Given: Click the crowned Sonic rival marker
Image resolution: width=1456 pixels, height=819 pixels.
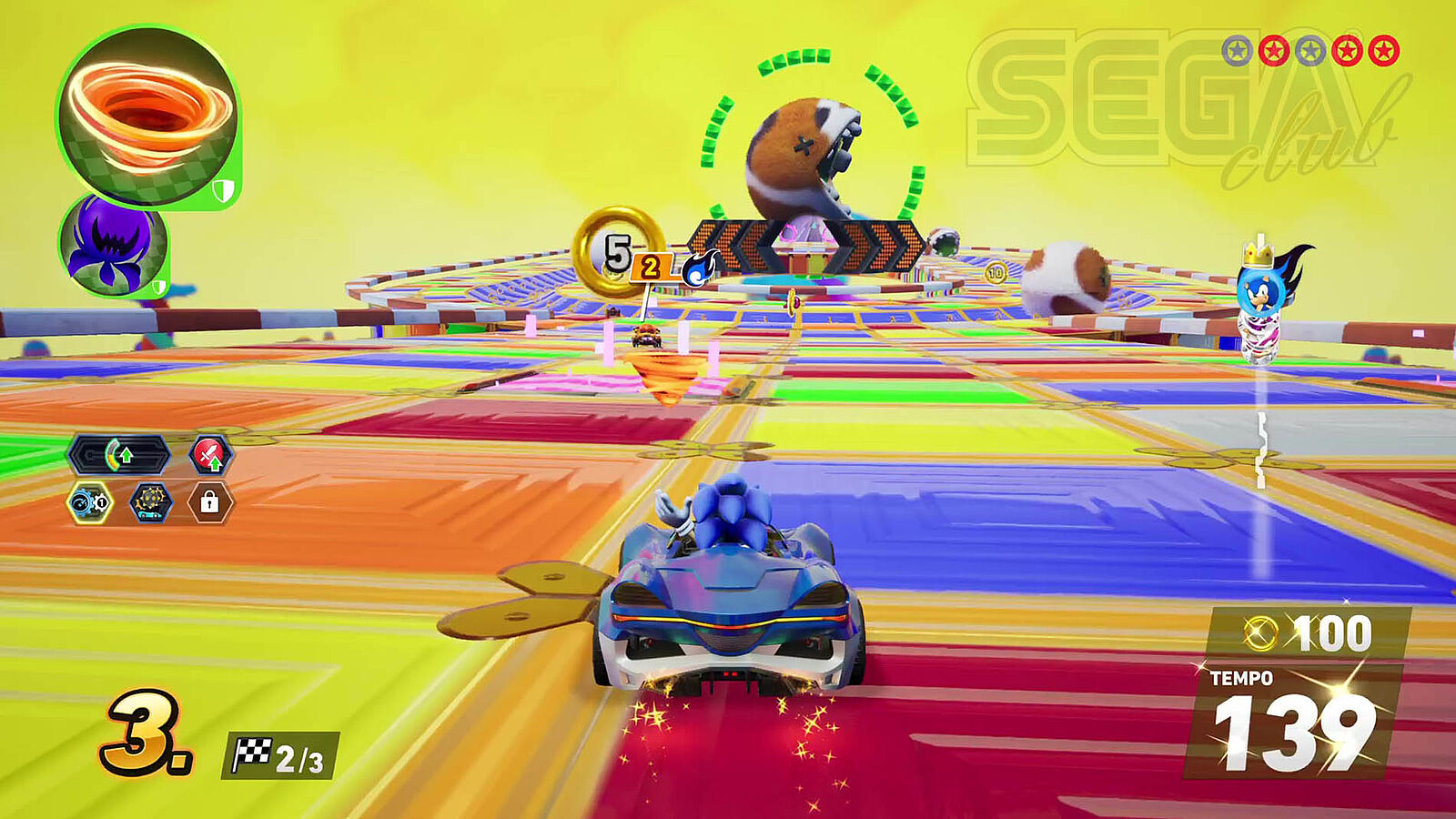Looking at the screenshot, I should (1263, 284).
